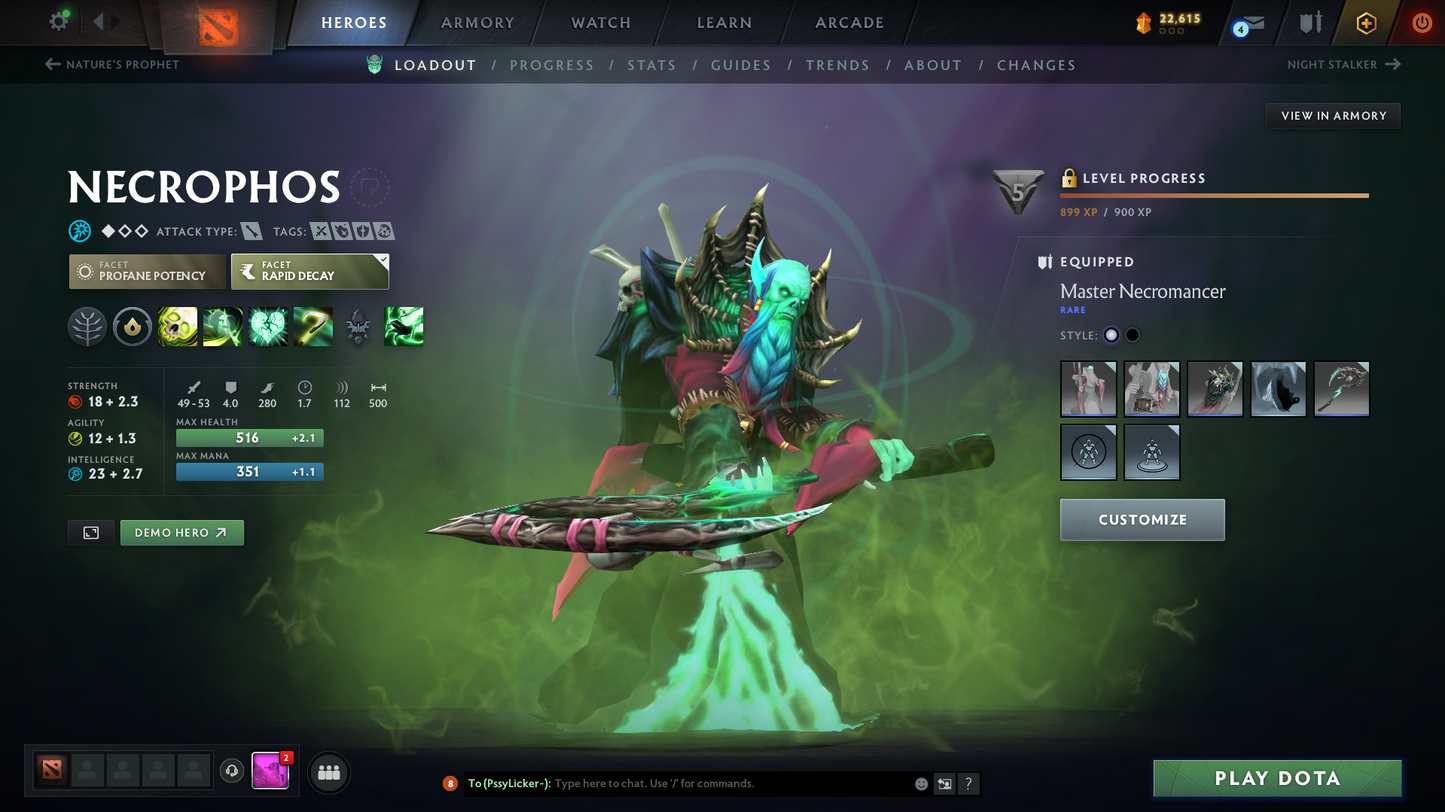View the Trends section
Image resolution: width=1445 pixels, height=812 pixels.
point(838,65)
